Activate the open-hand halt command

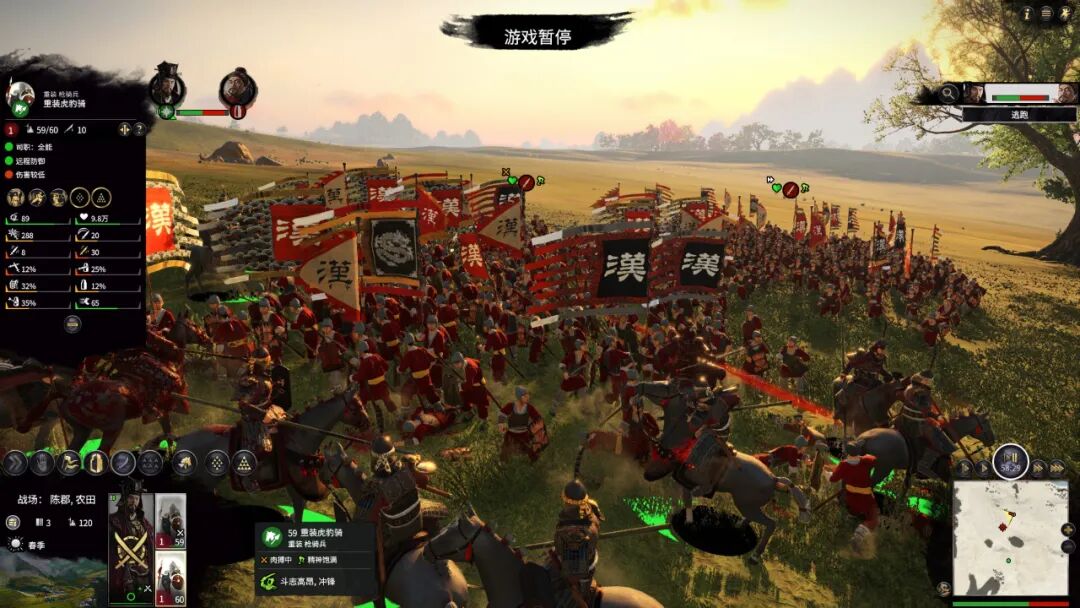[41, 462]
